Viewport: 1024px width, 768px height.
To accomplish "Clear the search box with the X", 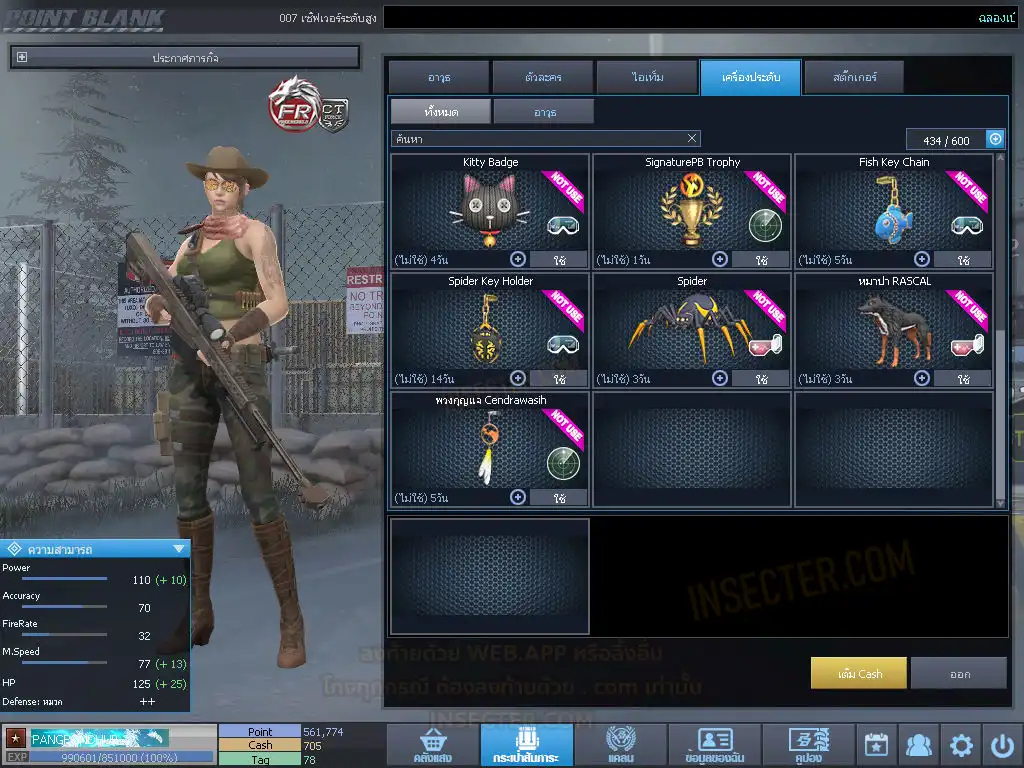I will 692,139.
